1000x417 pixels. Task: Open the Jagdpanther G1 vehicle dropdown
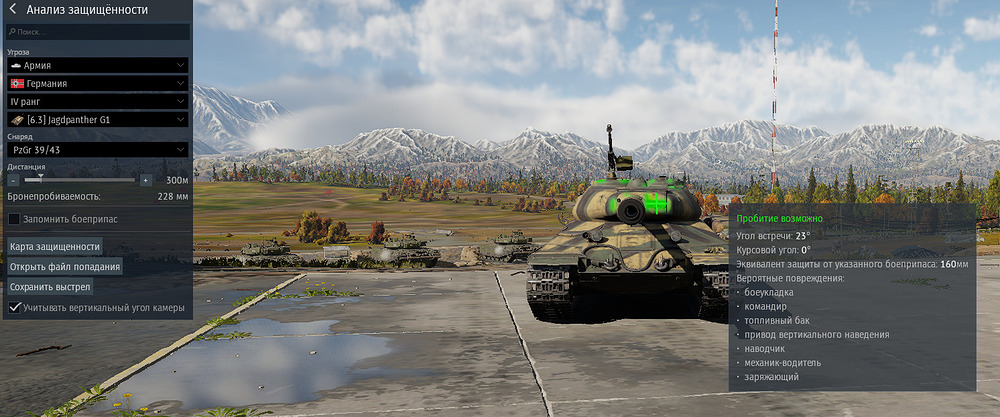tap(98, 120)
